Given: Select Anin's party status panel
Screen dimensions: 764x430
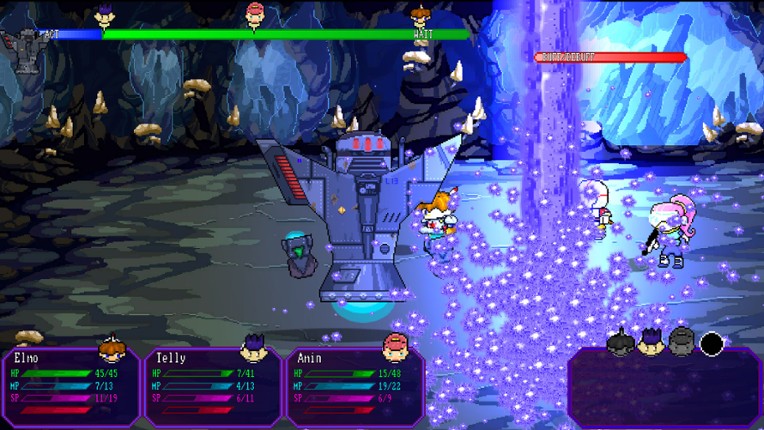Looking at the screenshot, I should tap(356, 385).
